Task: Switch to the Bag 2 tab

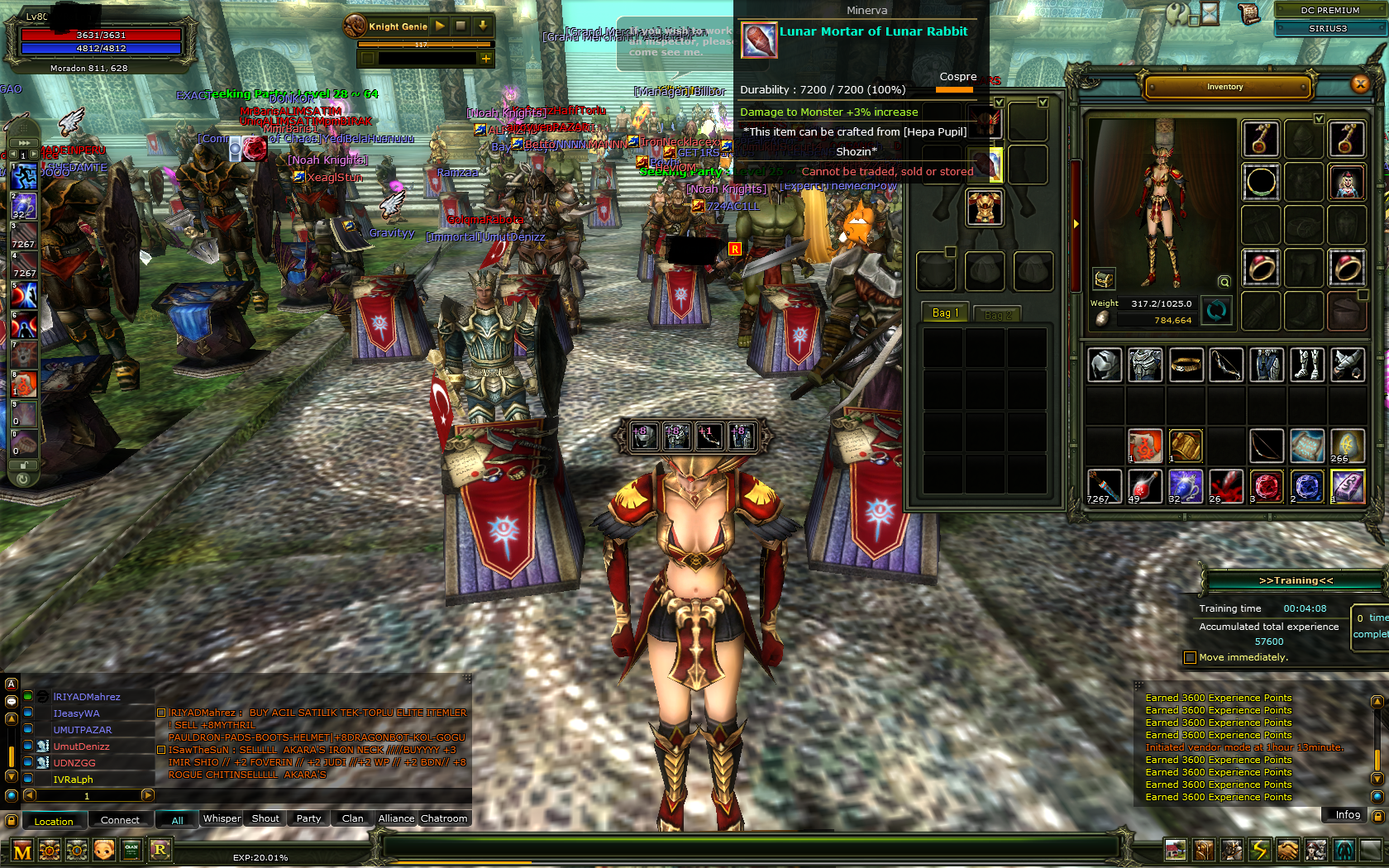Action: [x=998, y=313]
